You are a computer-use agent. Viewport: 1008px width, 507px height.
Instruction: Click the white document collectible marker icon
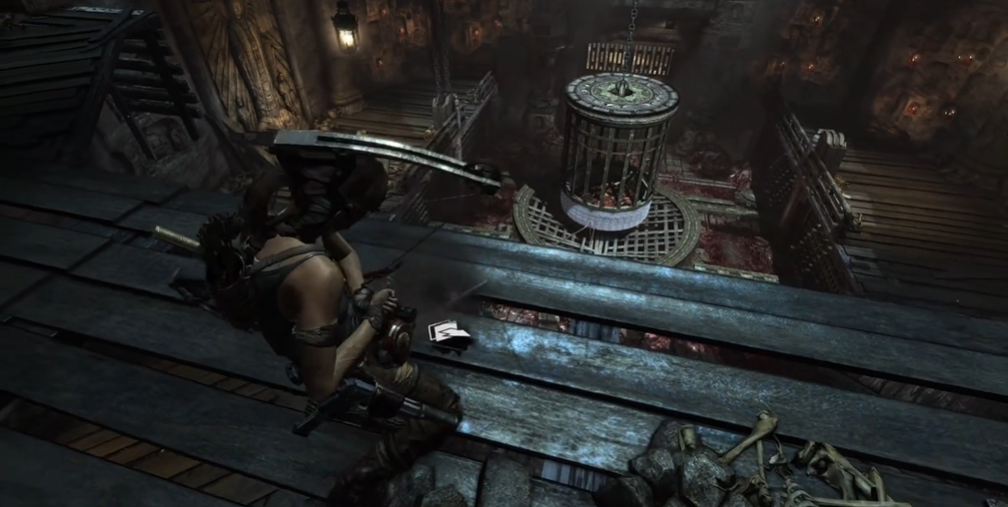[448, 335]
